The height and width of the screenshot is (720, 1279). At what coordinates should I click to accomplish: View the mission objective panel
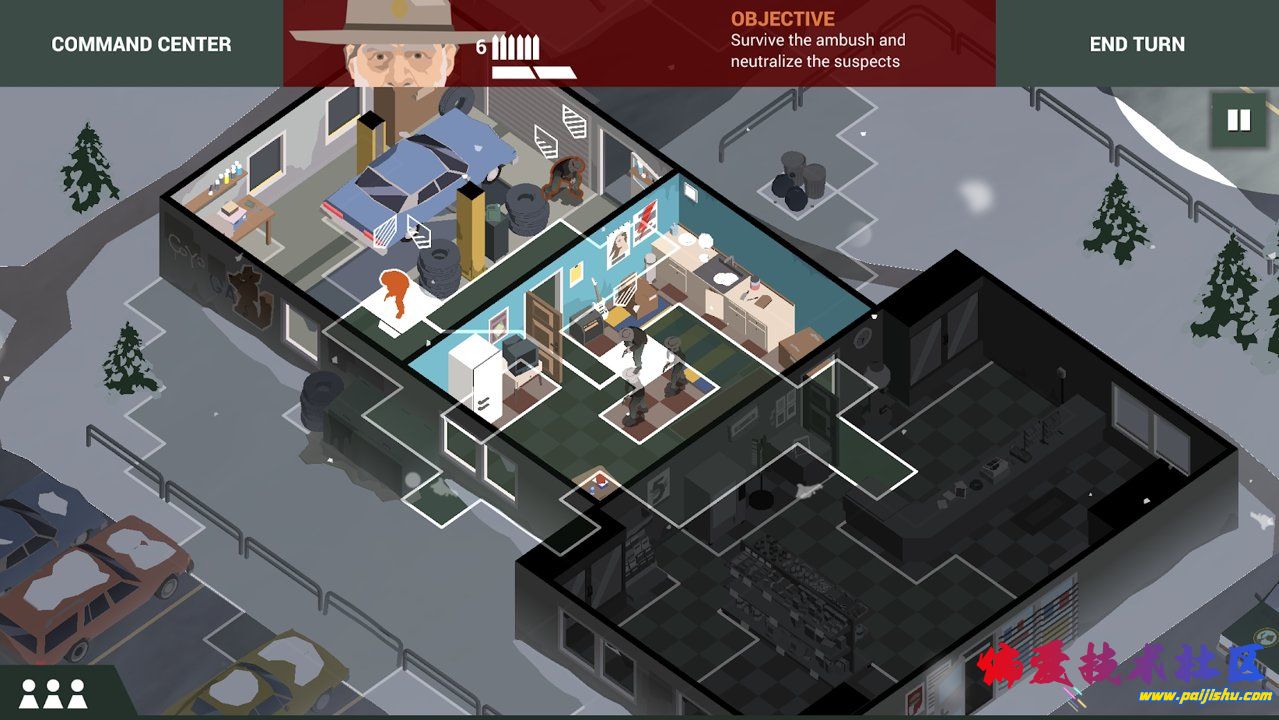[x=817, y=41]
